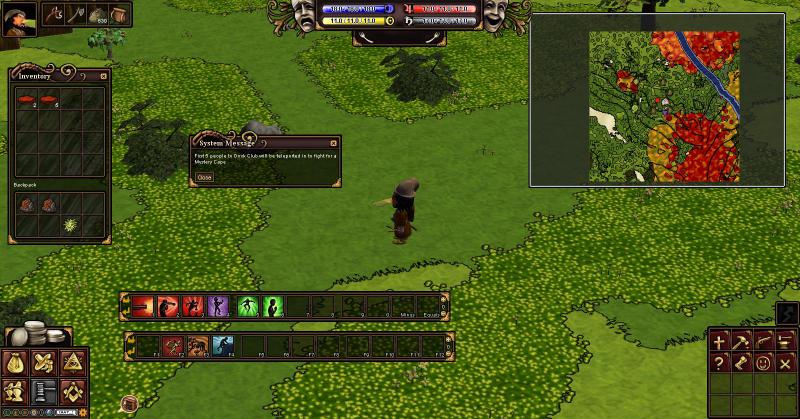
Task: Open the pyramid eye menu button
Action: tap(72, 364)
